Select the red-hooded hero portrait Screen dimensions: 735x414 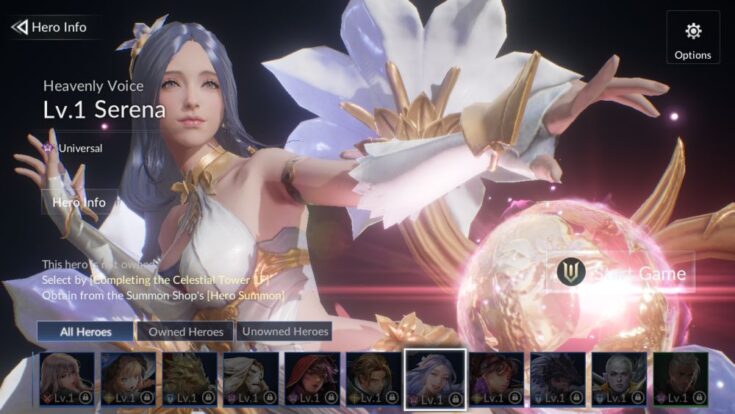(312, 379)
